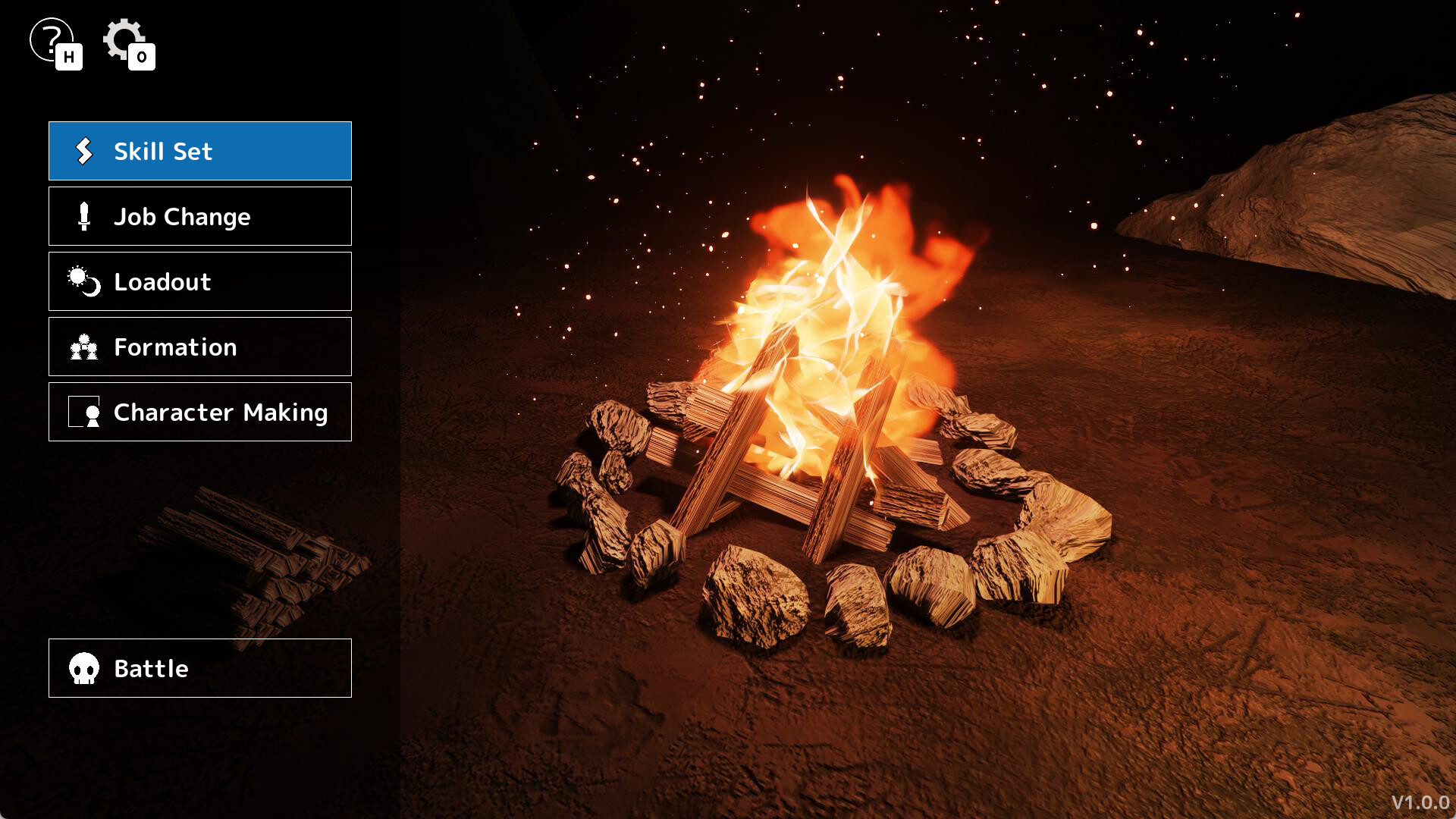Click the sword icon beside Job Change

83,216
